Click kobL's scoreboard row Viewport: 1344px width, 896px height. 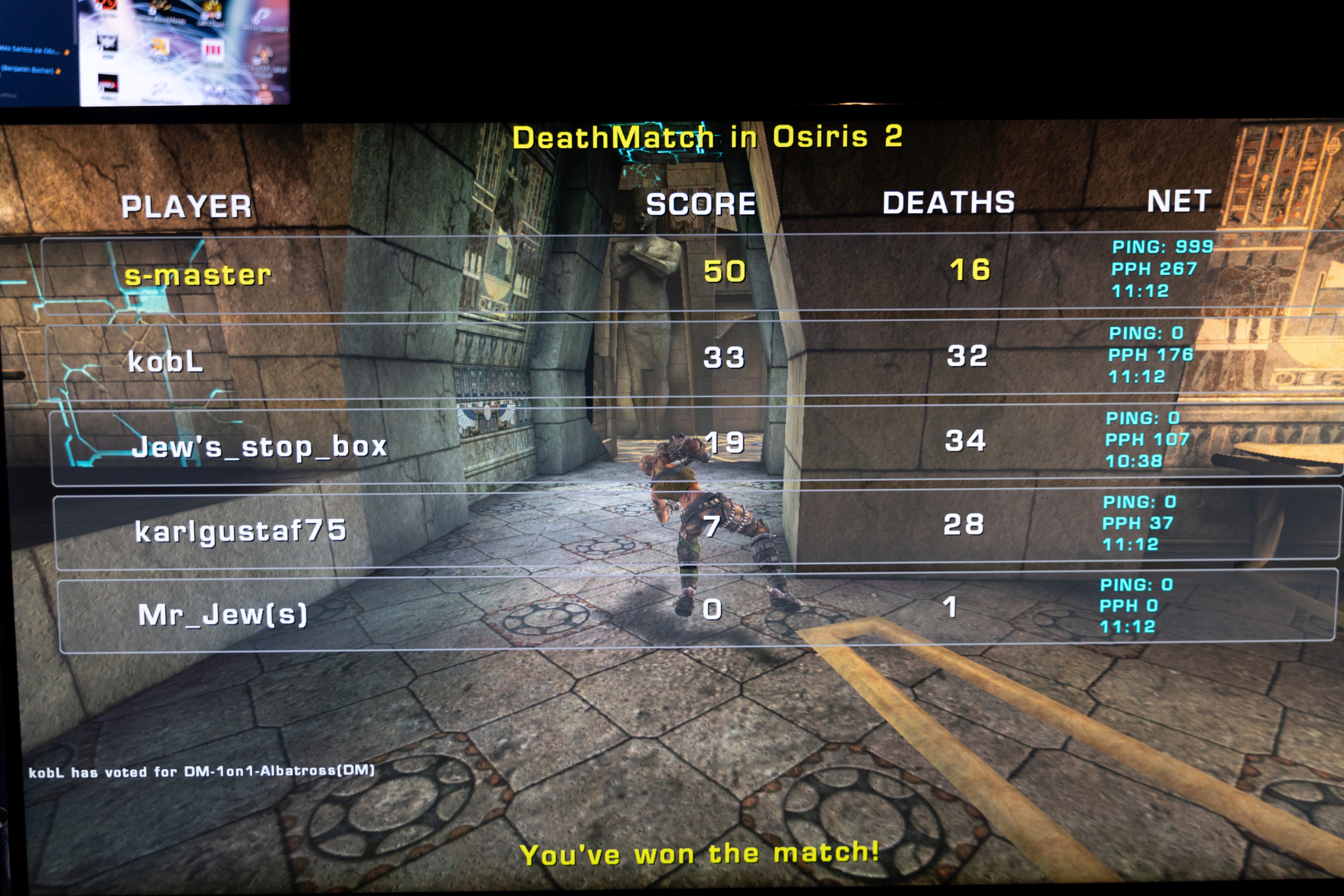pyautogui.click(x=166, y=361)
